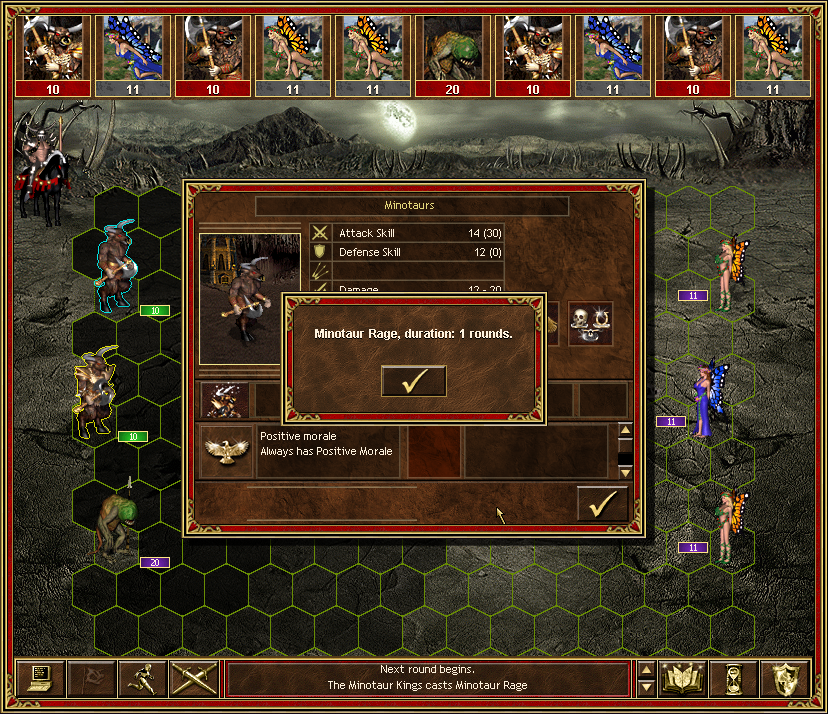Inspect the skull and horseshoe luck icon

[x=590, y=324]
